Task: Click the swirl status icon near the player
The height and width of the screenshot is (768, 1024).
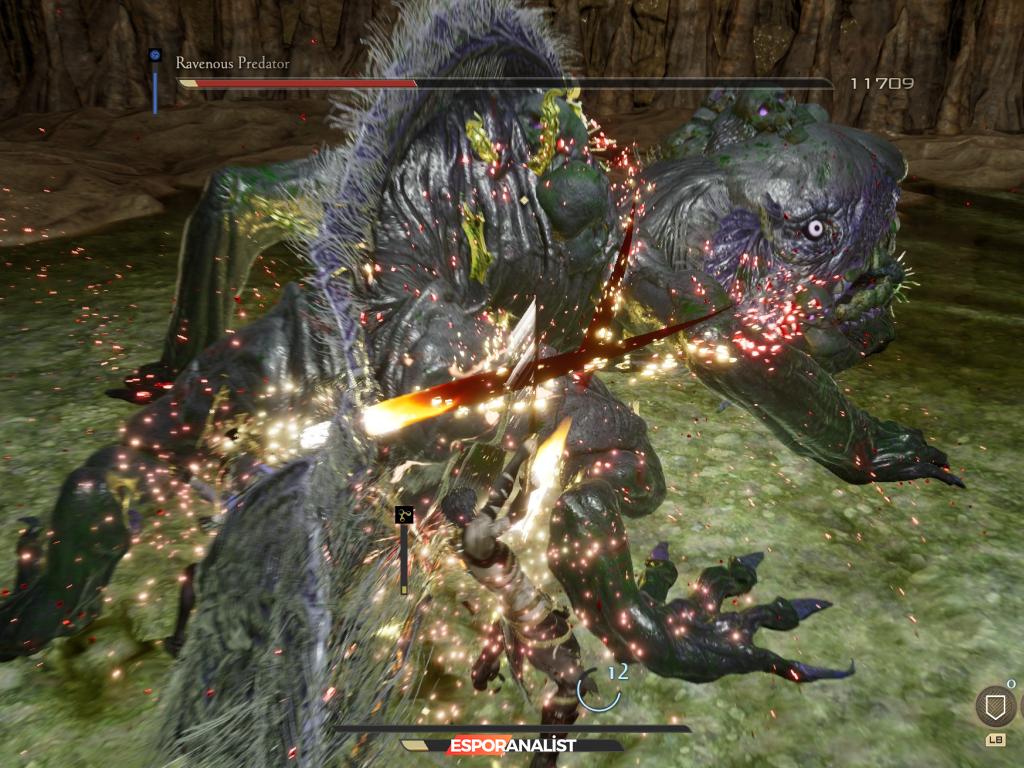Action: tap(404, 515)
